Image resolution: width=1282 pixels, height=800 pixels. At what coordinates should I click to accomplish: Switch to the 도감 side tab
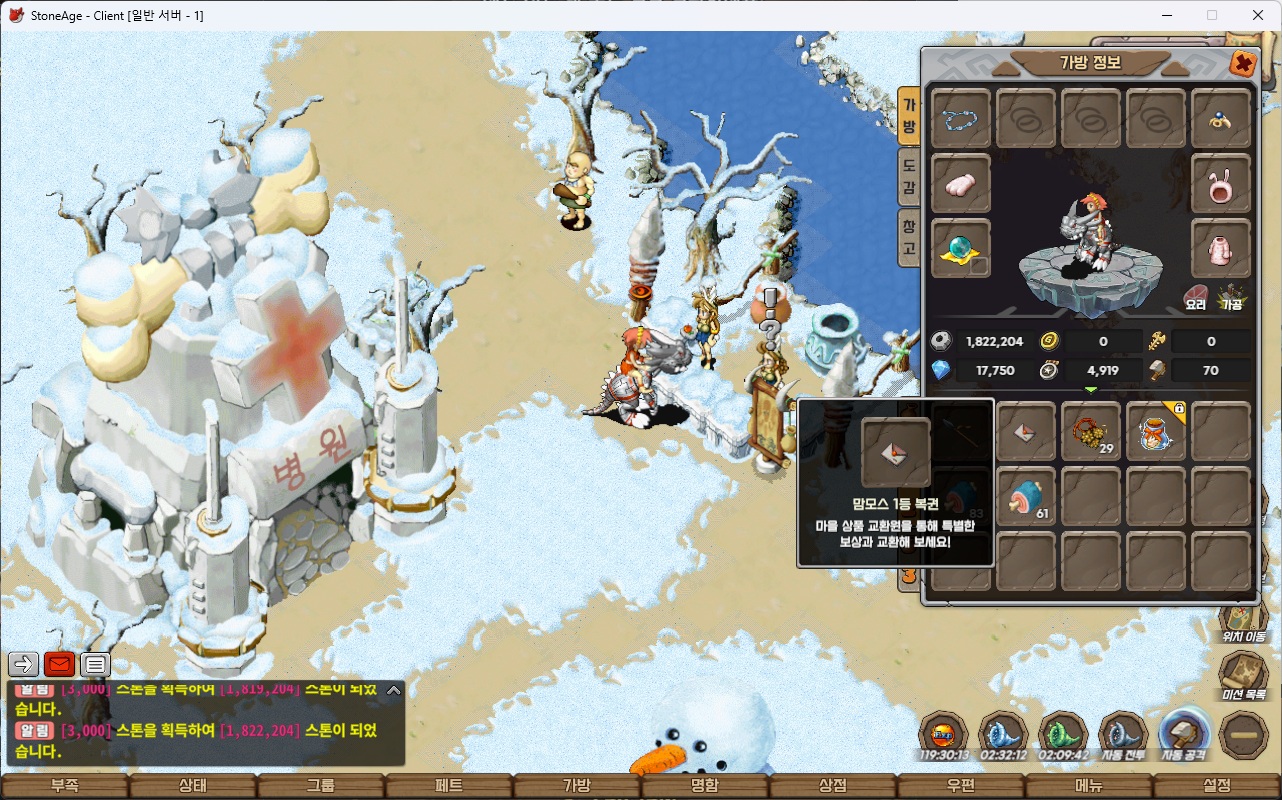click(909, 174)
